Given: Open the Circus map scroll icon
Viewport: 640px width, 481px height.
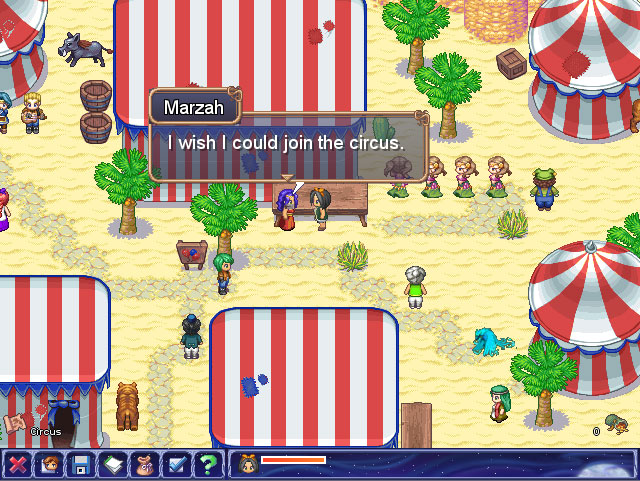Looking at the screenshot, I should coord(17,424).
